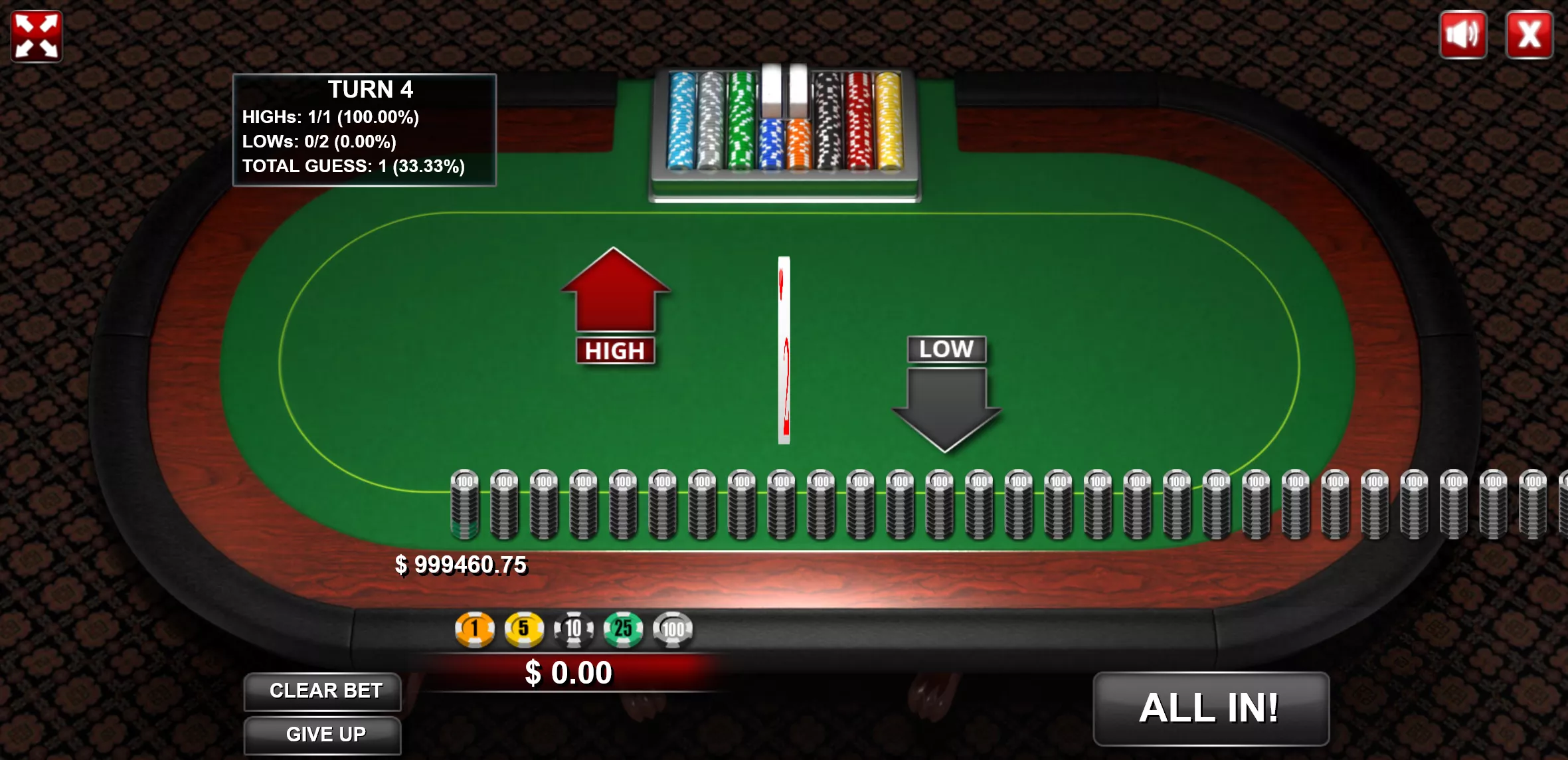Click the GIVE UP button
This screenshot has width=1568, height=760.
(323, 735)
